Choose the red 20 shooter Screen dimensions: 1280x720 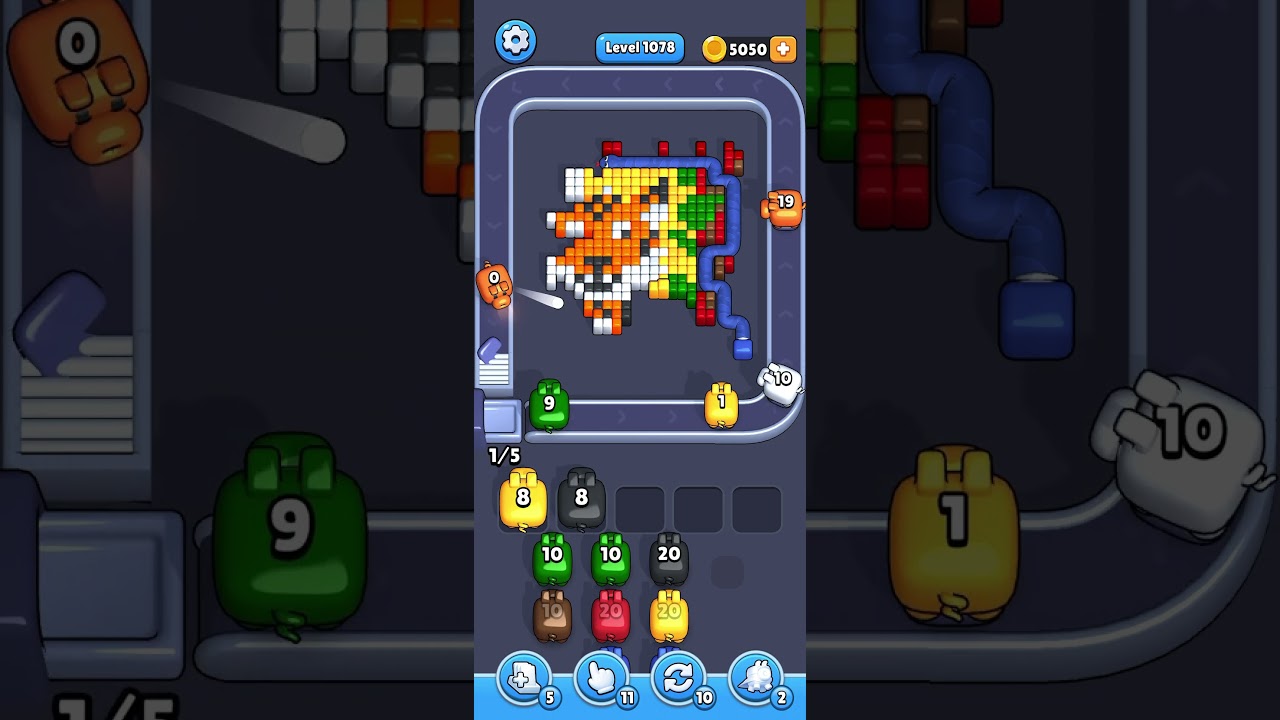point(610,616)
